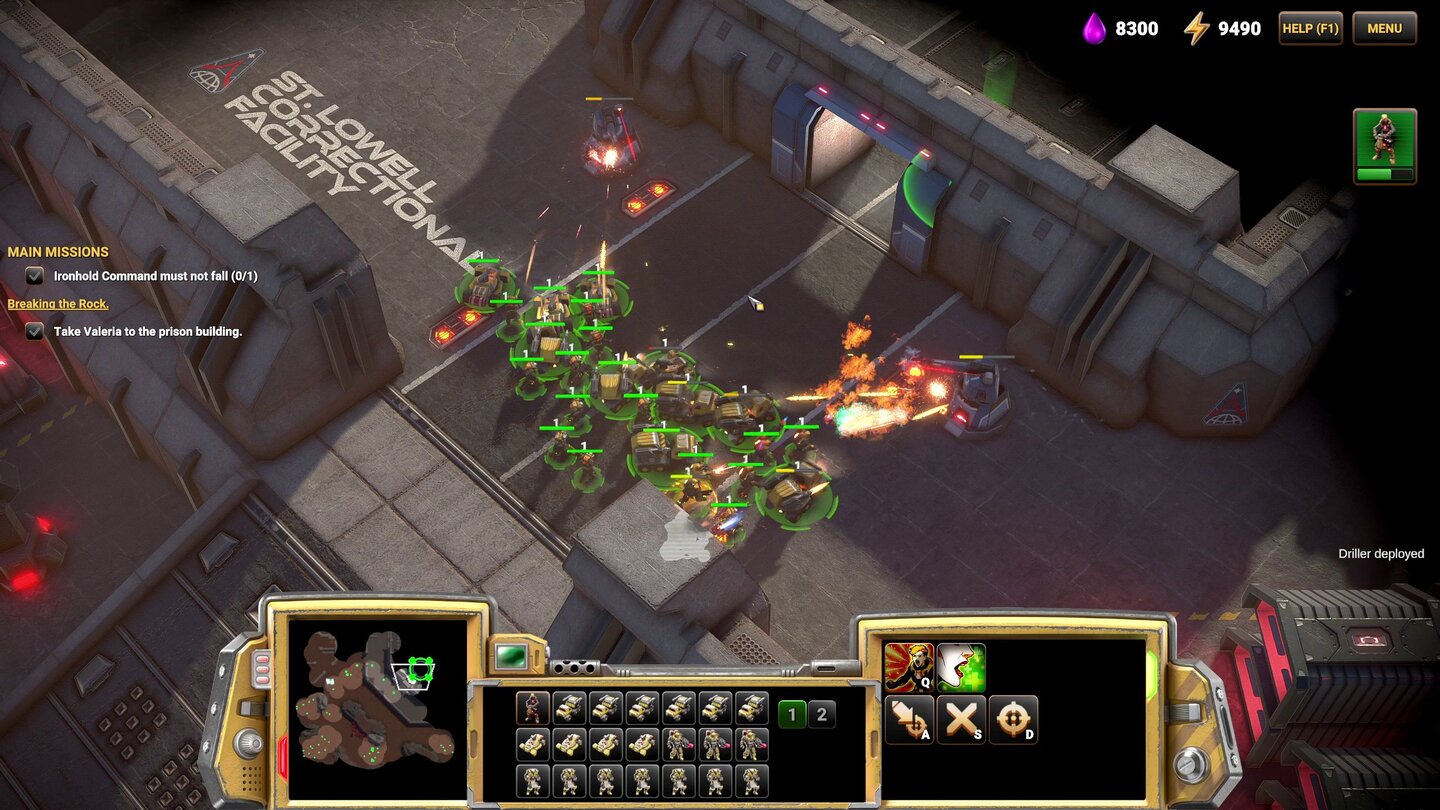Expand the Breaking the Rock mission entry
Image resolution: width=1440 pixels, height=810 pixels.
tap(59, 304)
